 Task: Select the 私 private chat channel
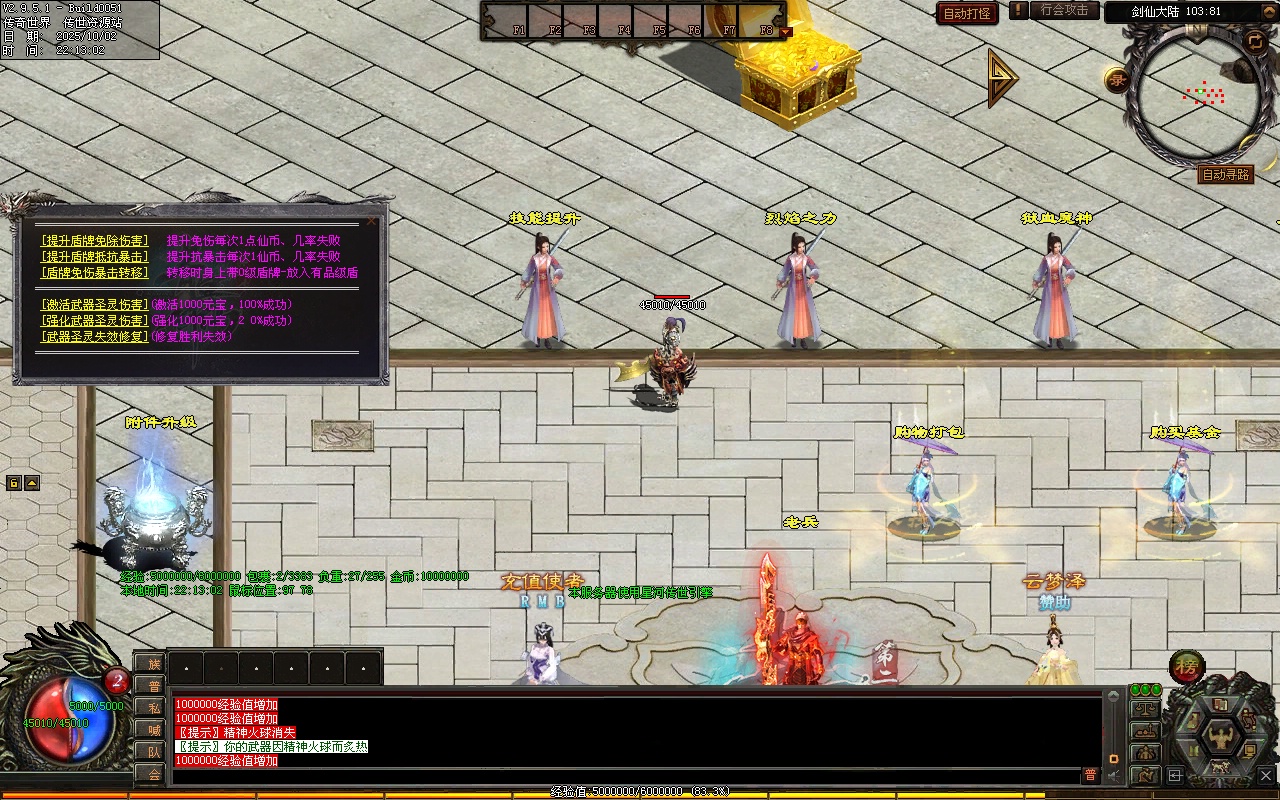pos(153,707)
